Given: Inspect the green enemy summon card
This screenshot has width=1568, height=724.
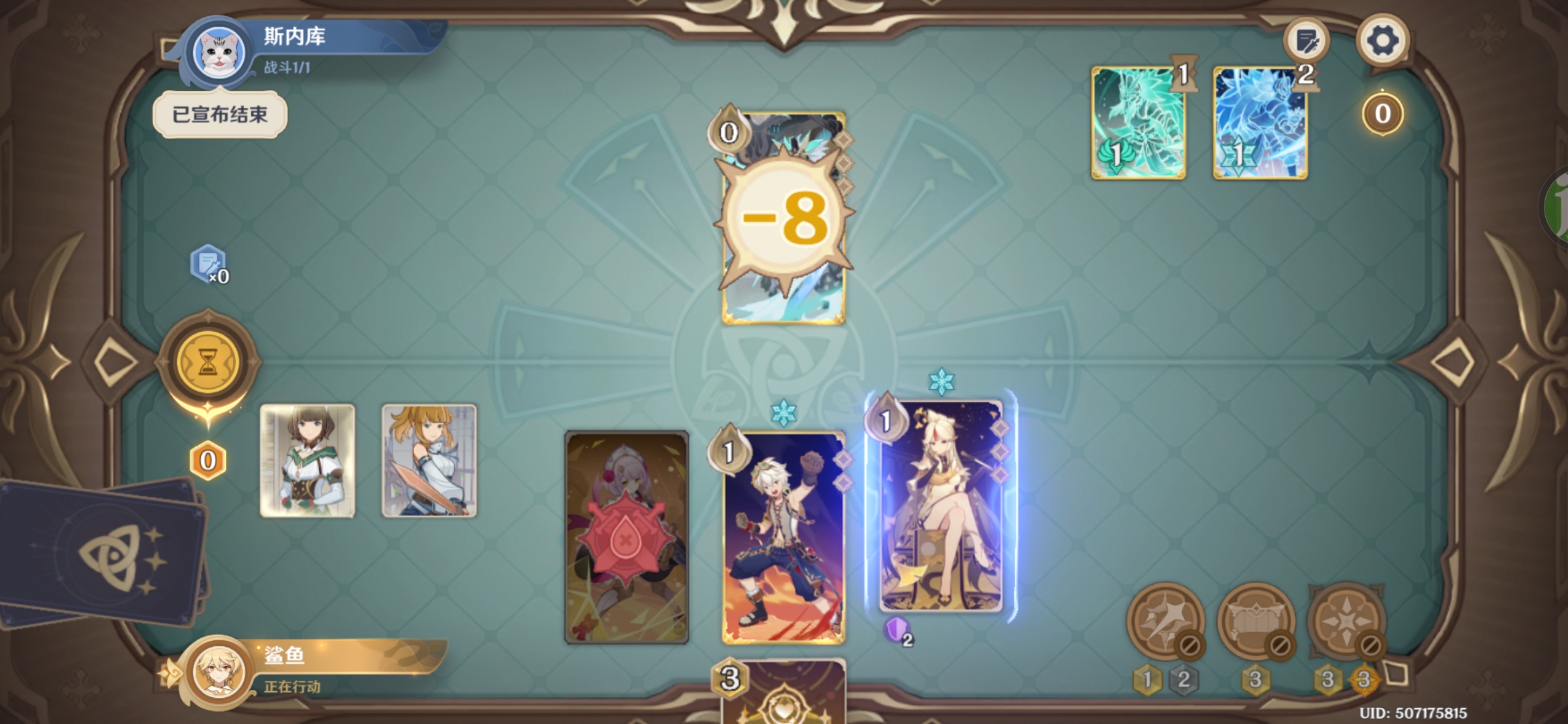Looking at the screenshot, I should point(1138,123).
